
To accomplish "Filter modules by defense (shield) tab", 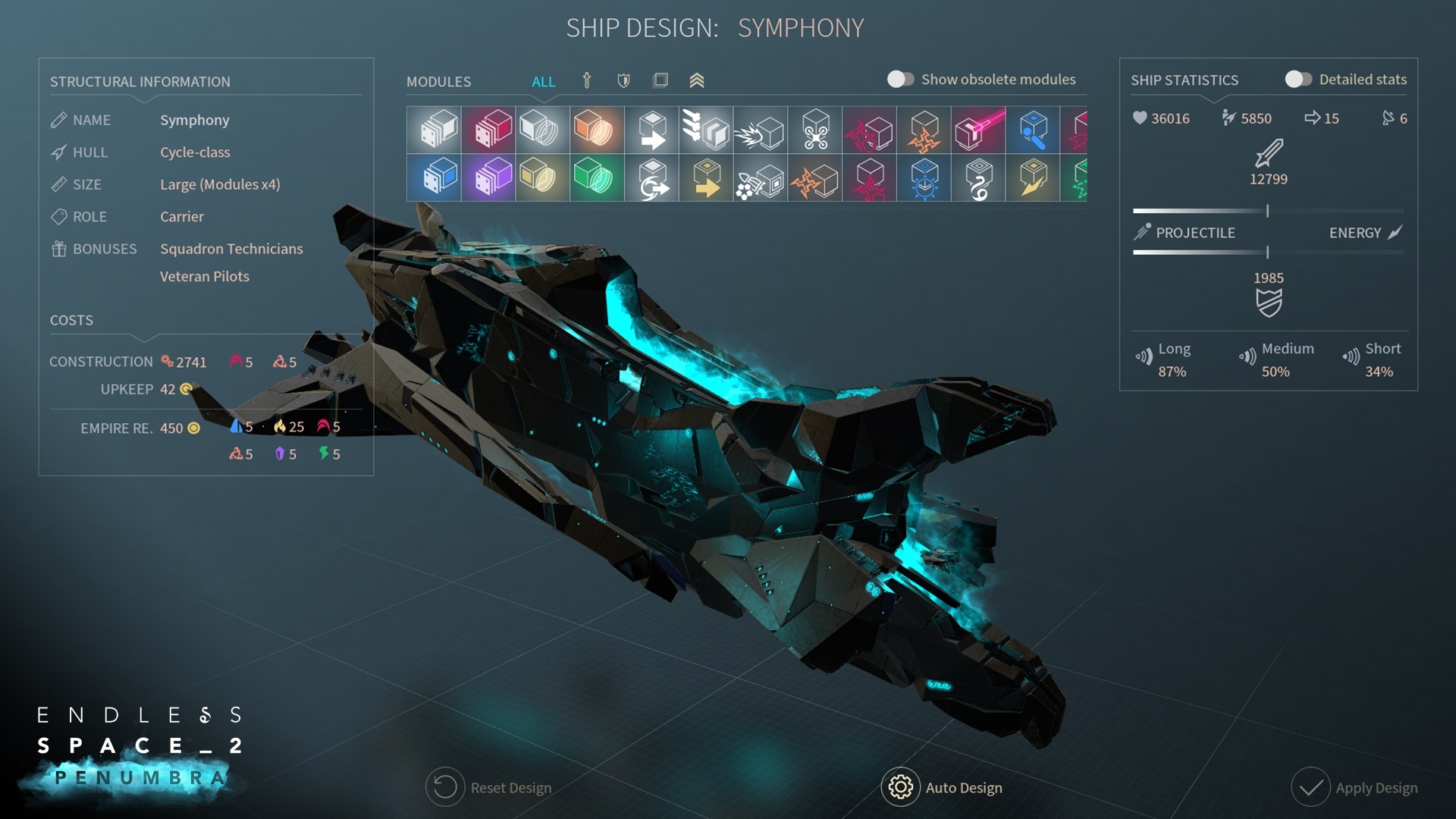I will (623, 80).
